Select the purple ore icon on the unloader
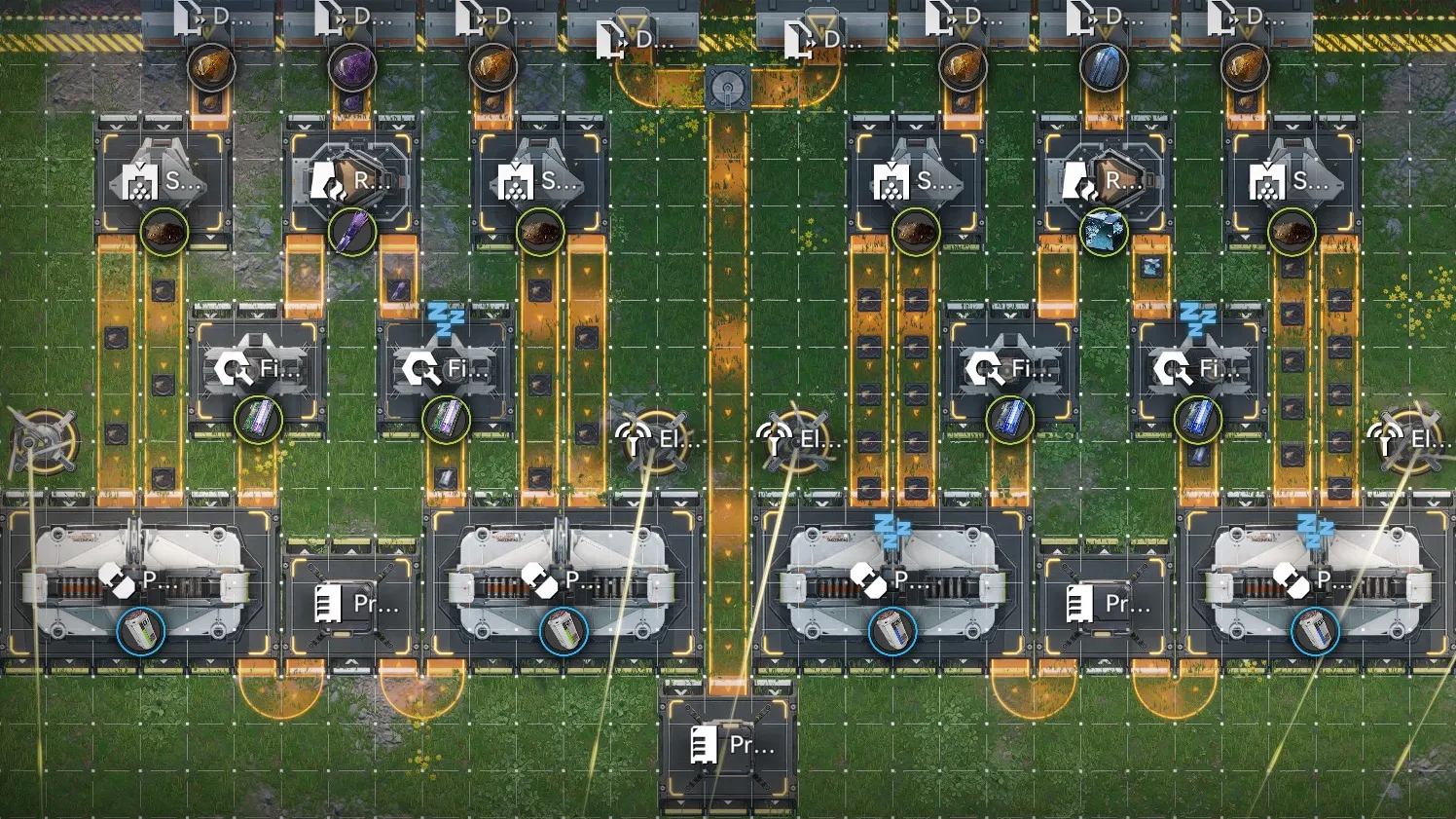 point(351,68)
